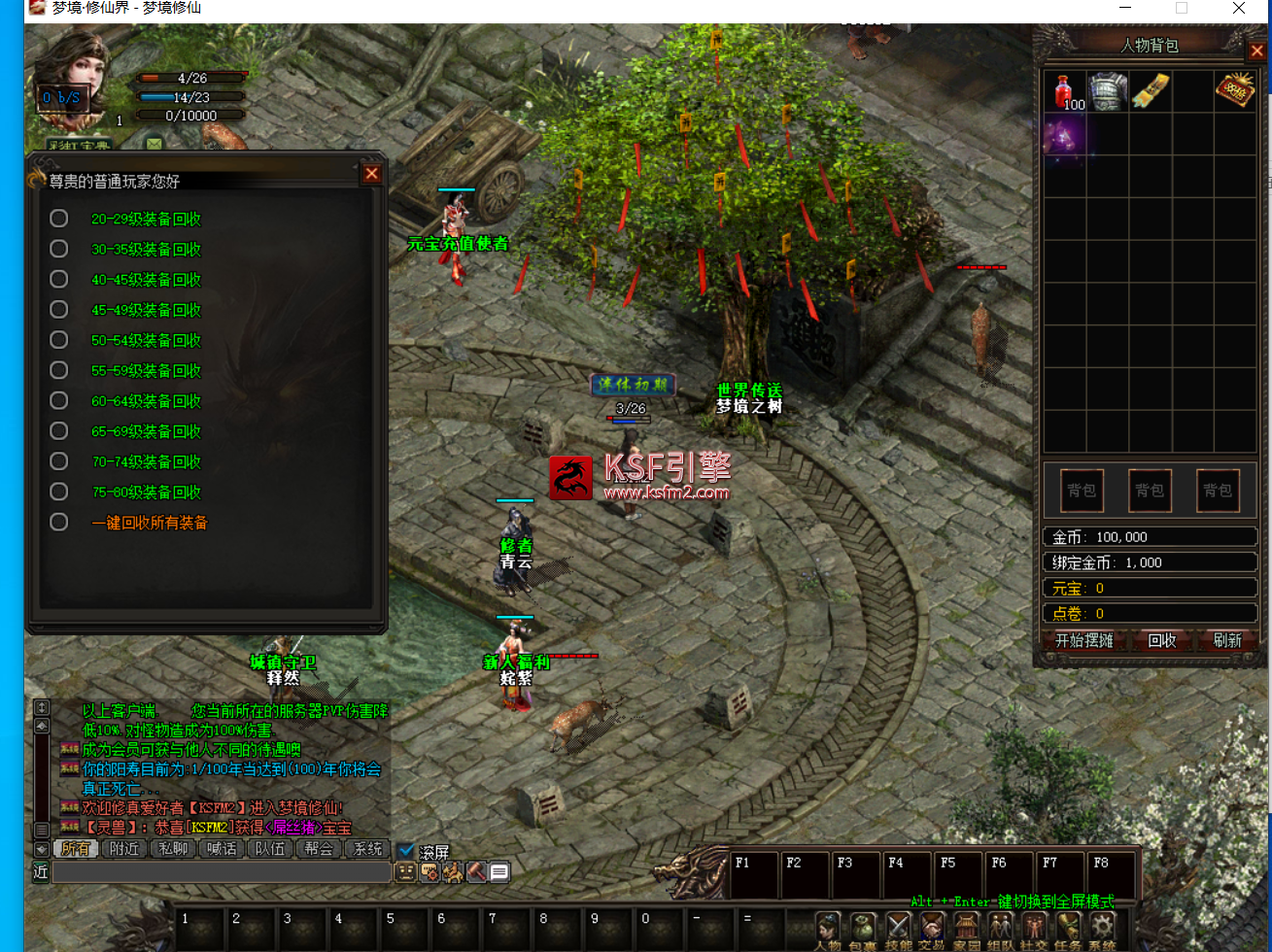Switch chat to the 帮会 tab
This screenshot has width=1272, height=952.
pos(319,848)
